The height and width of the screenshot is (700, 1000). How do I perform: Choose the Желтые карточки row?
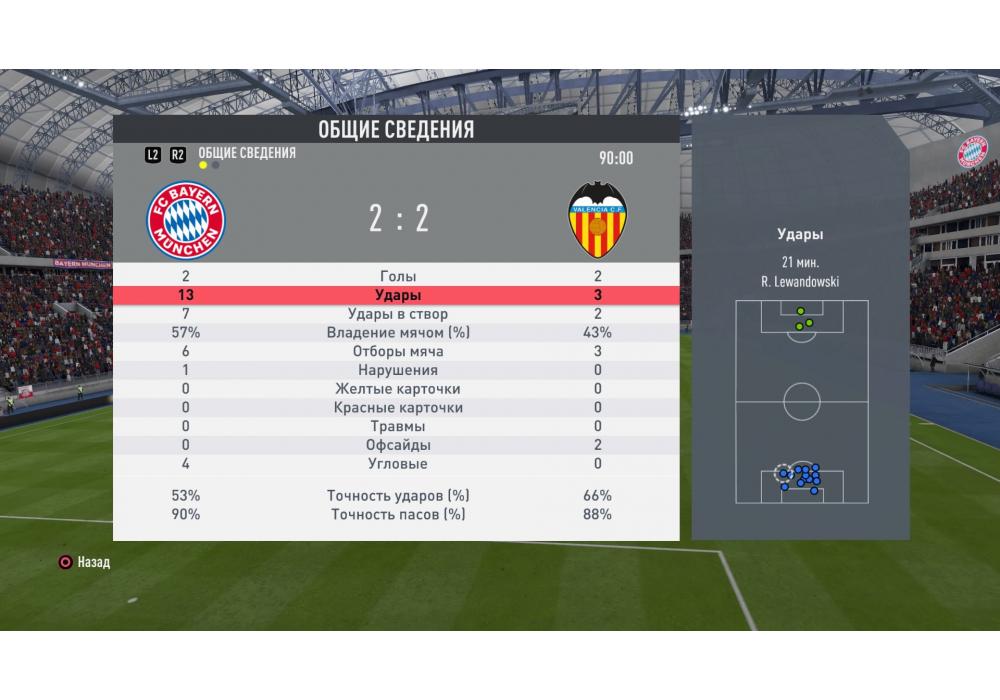[x=398, y=389]
